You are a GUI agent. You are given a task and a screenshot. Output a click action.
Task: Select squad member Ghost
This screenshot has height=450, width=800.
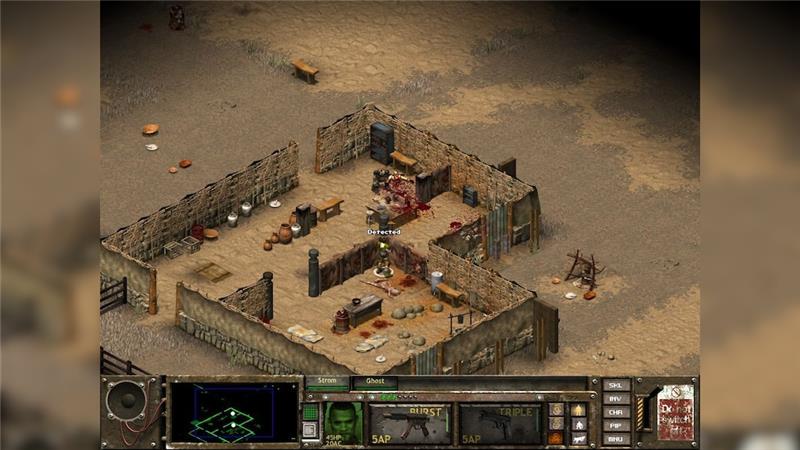click(x=374, y=381)
